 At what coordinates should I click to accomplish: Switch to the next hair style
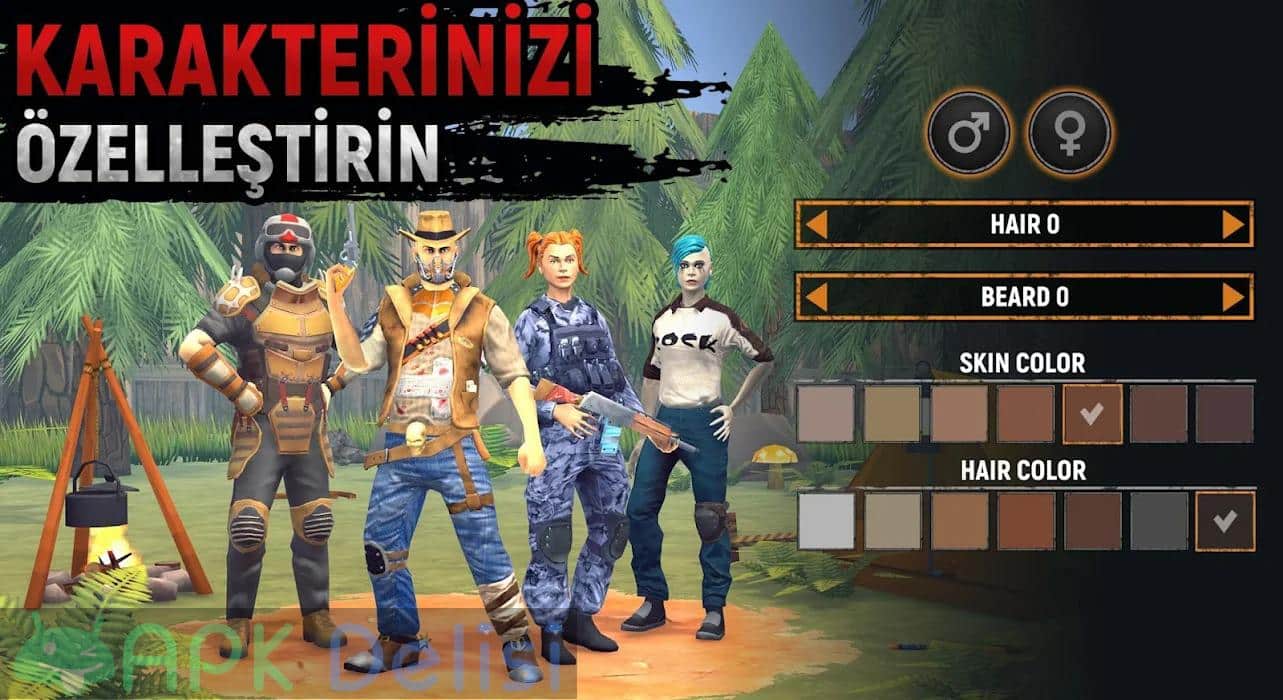pos(1233,225)
